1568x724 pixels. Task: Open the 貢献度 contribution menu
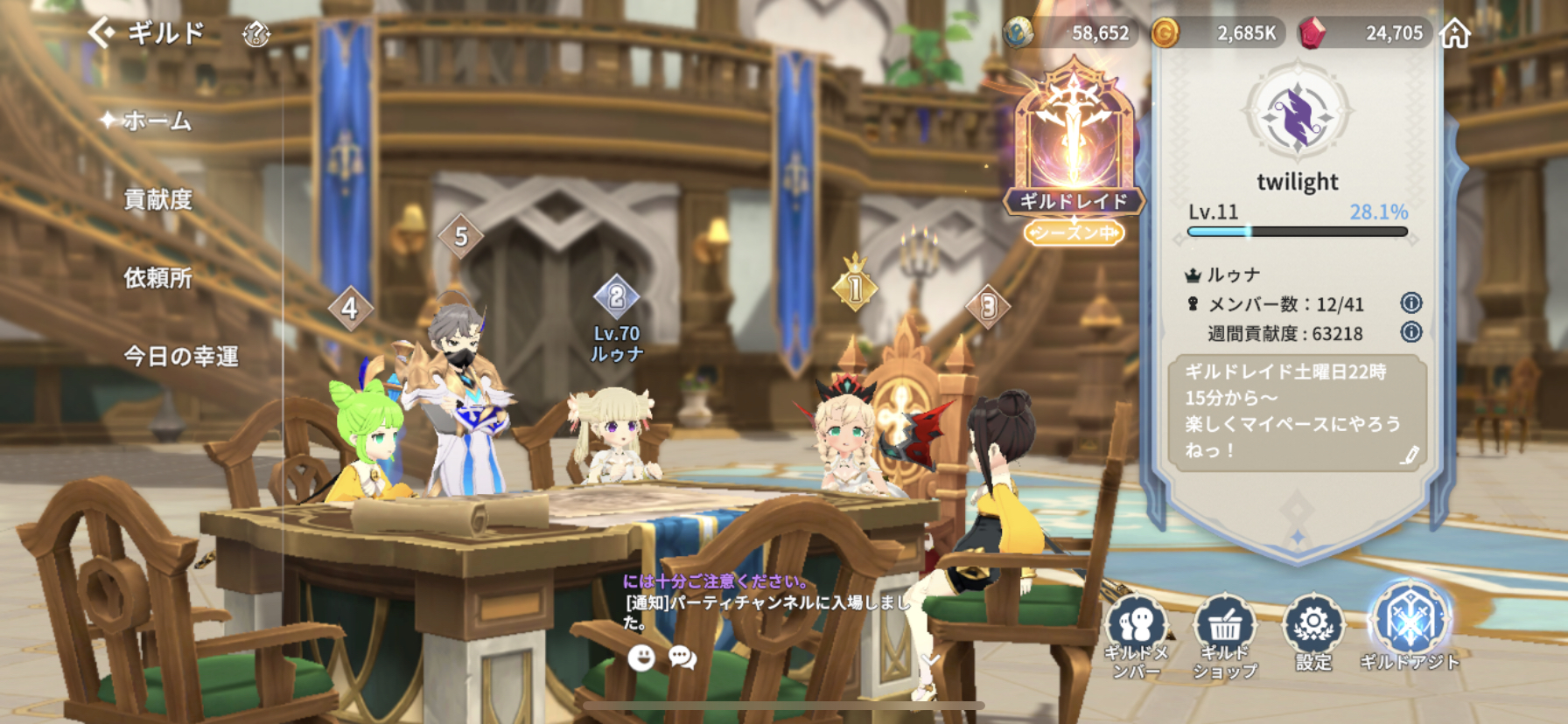pos(157,199)
